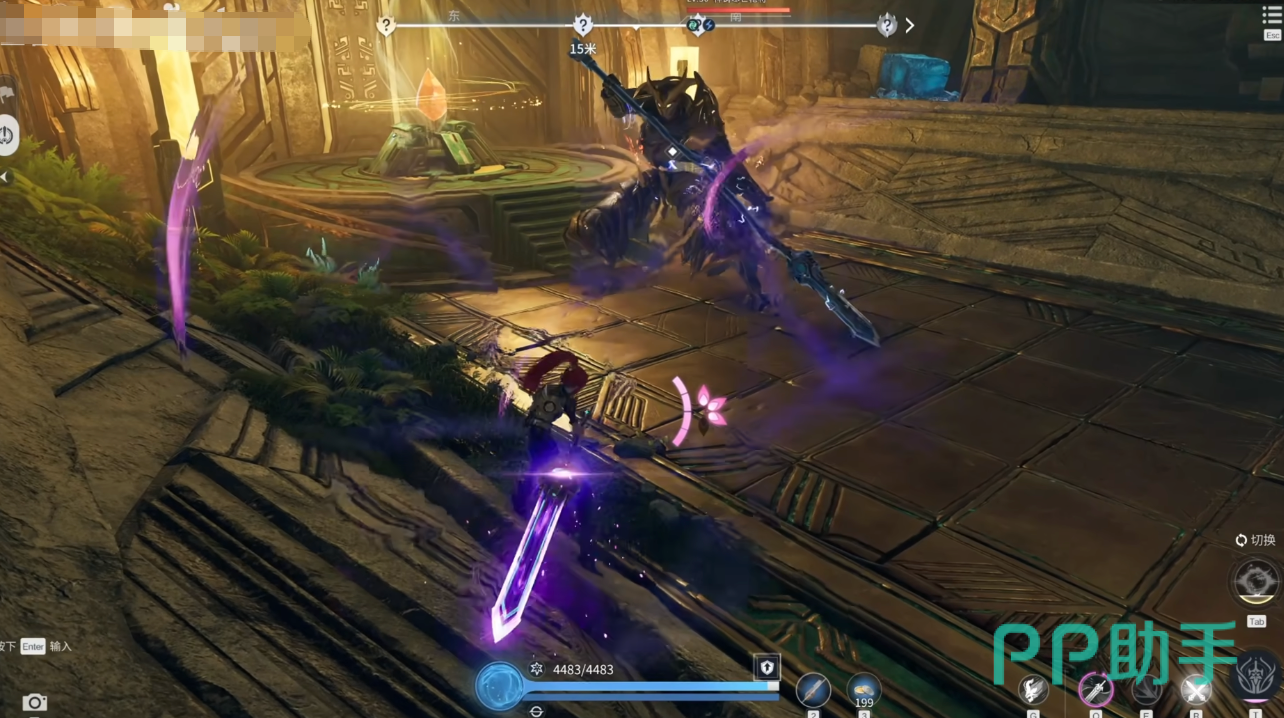Expand the collapsed left side panel arrow
This screenshot has width=1284, height=718.
click(x=4, y=177)
